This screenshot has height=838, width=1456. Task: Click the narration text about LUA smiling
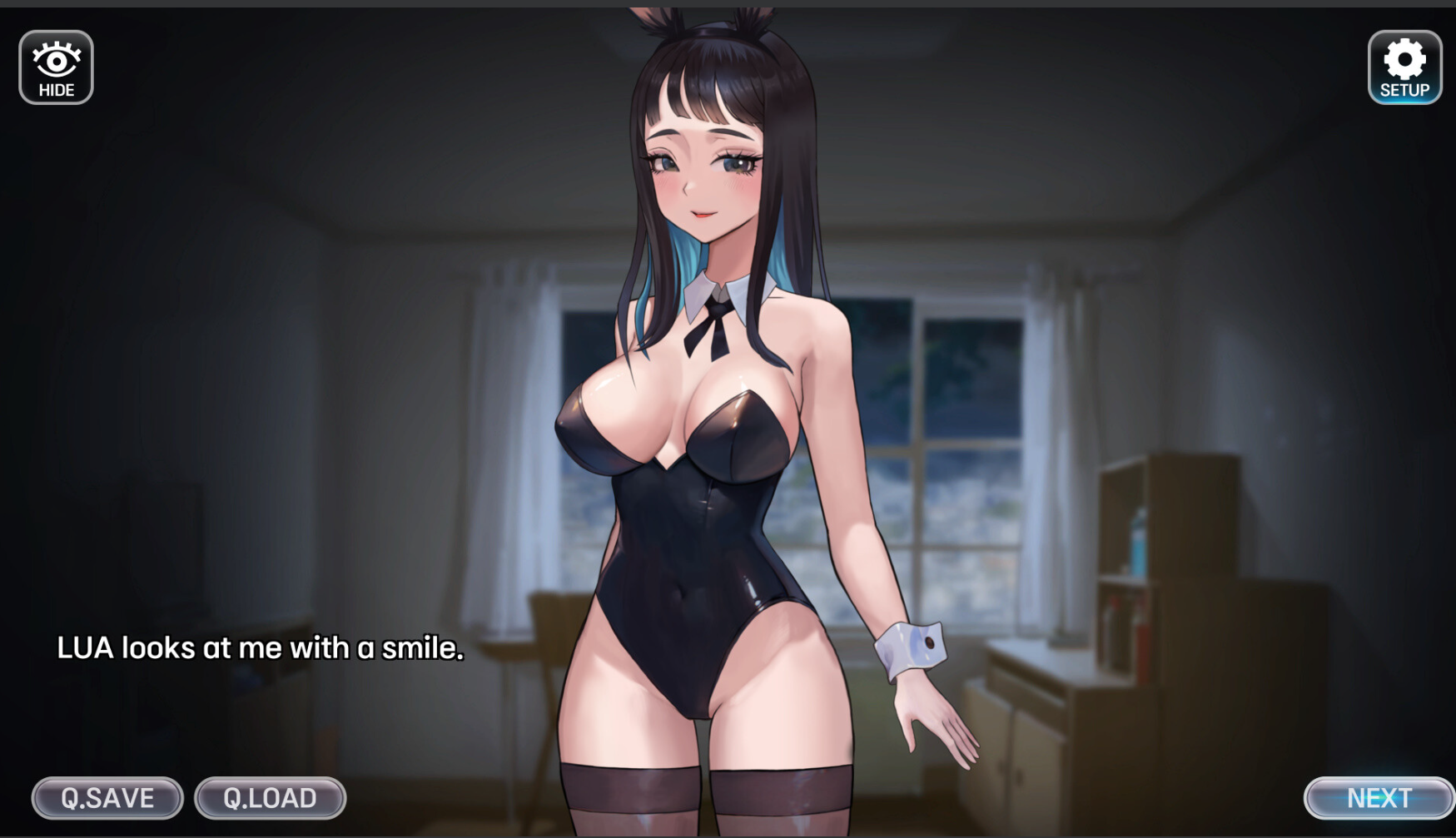pos(259,648)
